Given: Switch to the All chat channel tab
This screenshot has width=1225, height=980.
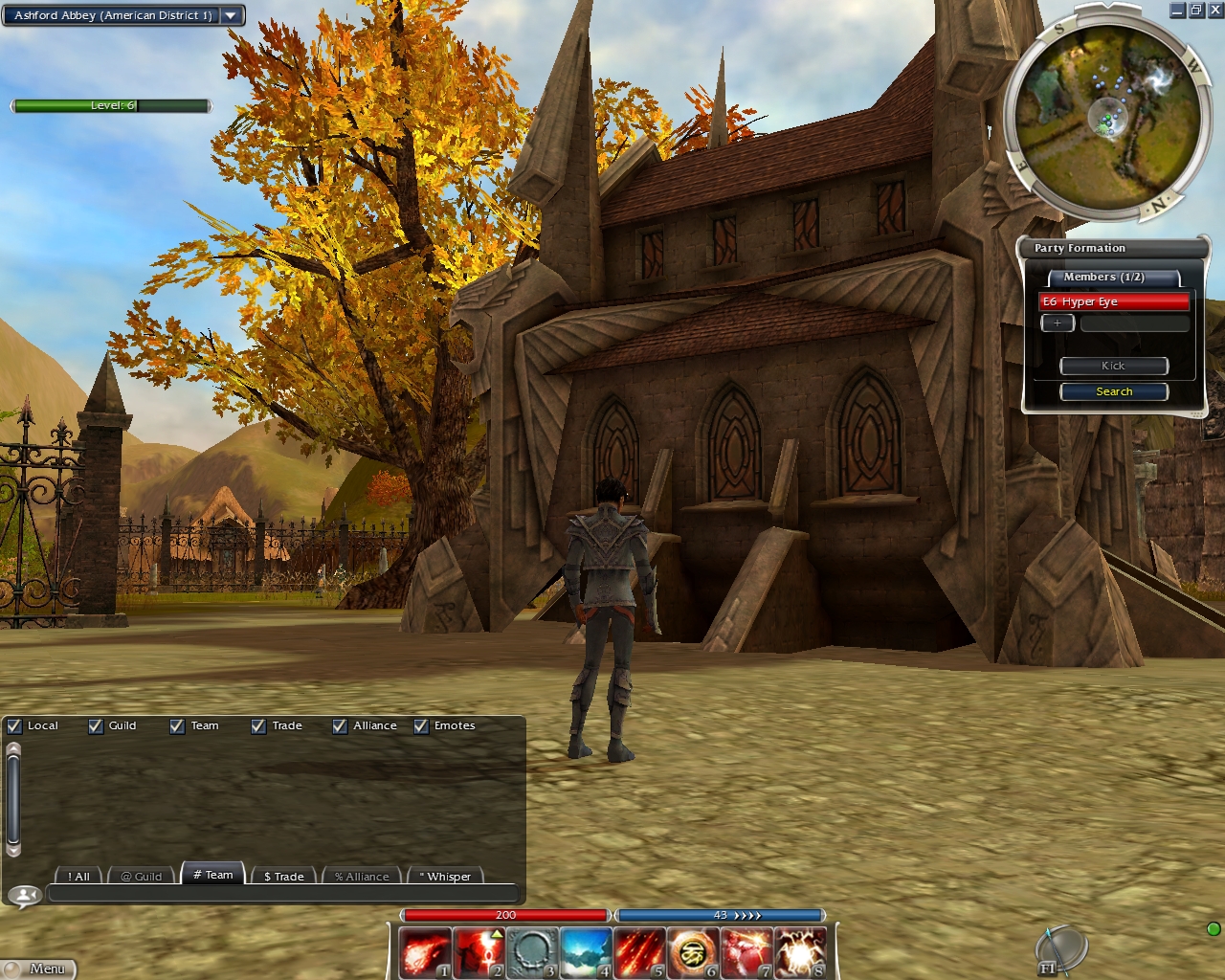Looking at the screenshot, I should pos(78,876).
